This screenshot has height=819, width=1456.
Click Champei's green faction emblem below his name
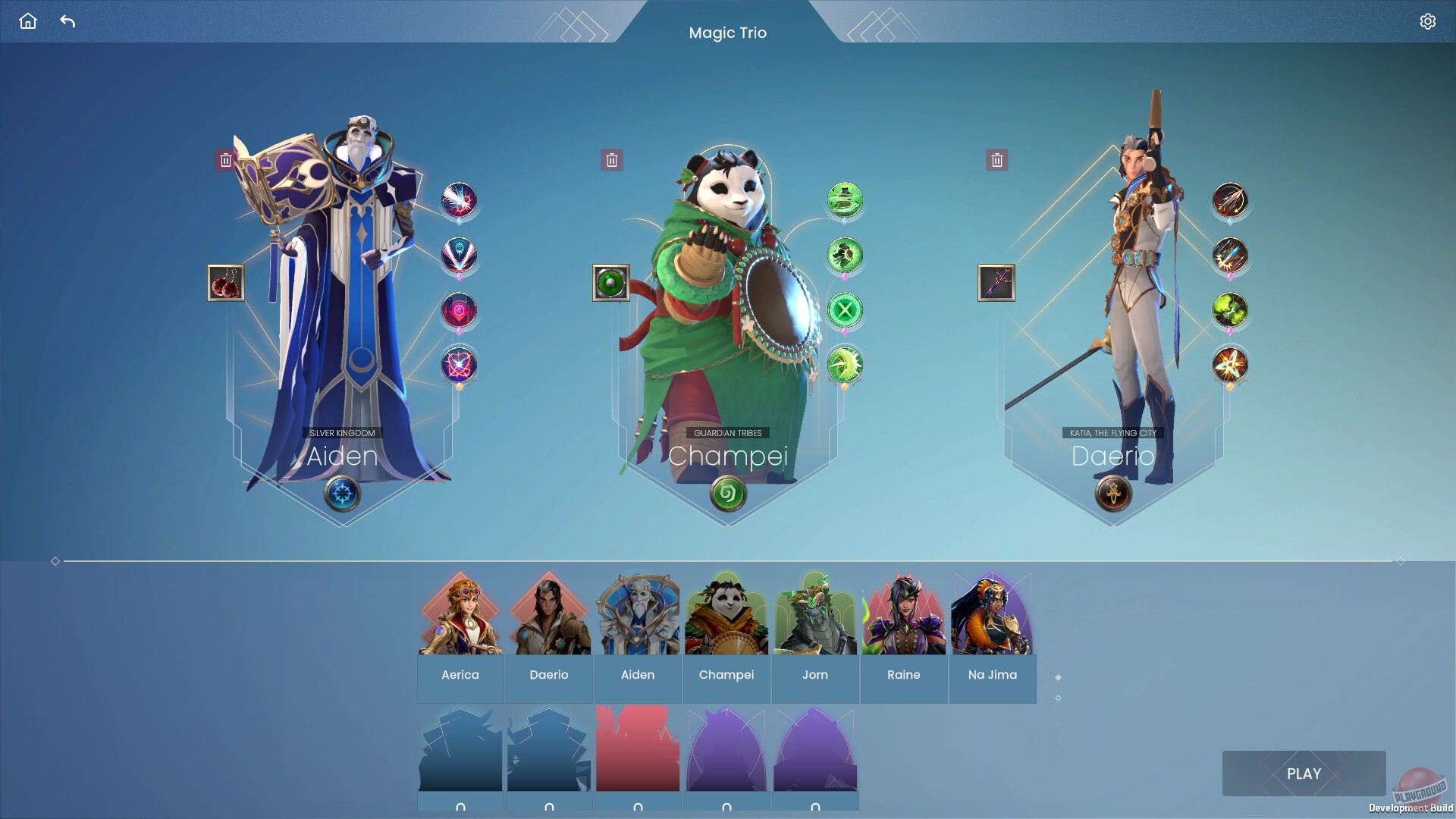point(726,494)
